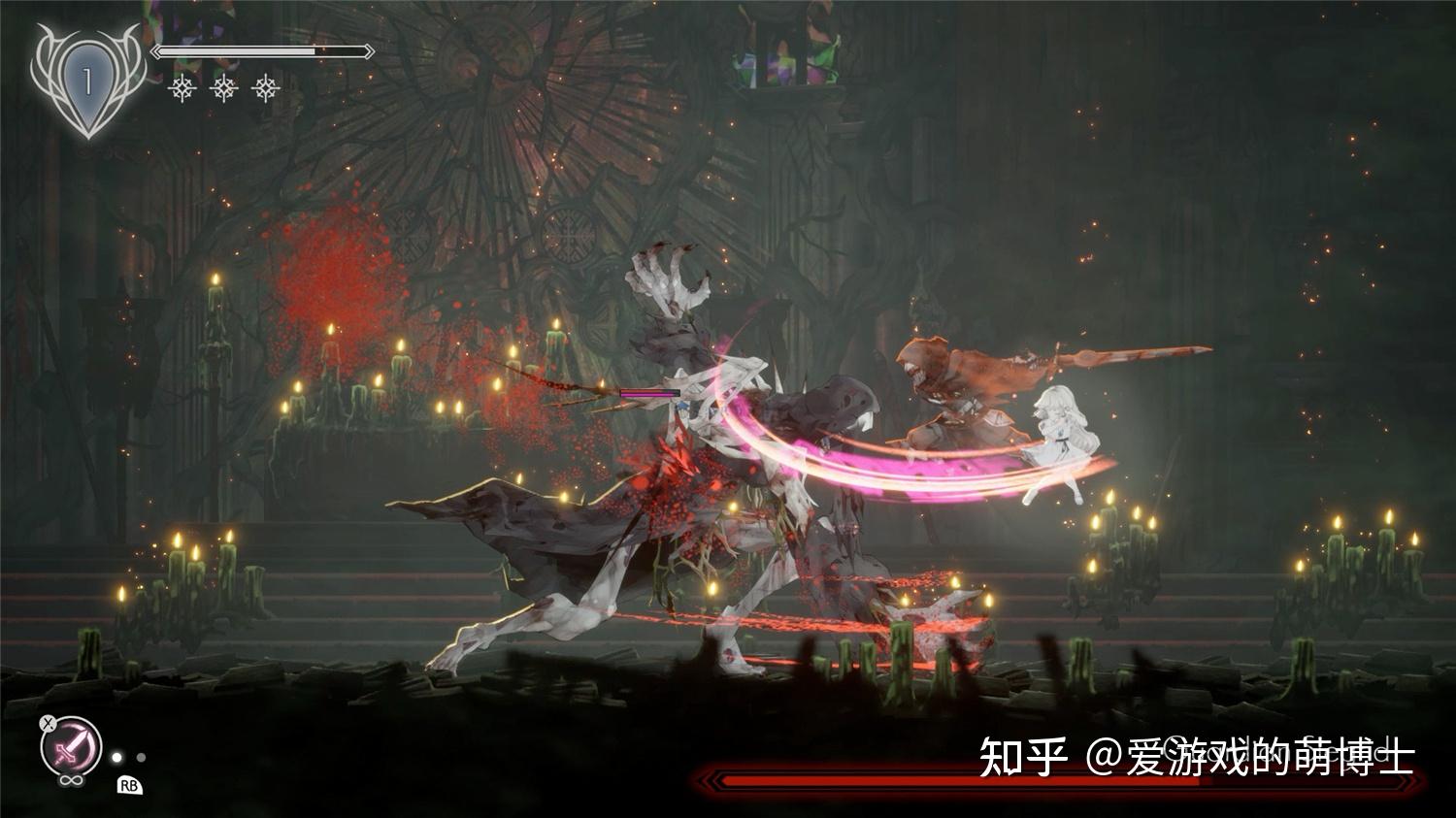Select the first prayer charge icon
This screenshot has width=1456, height=818.
(182, 88)
